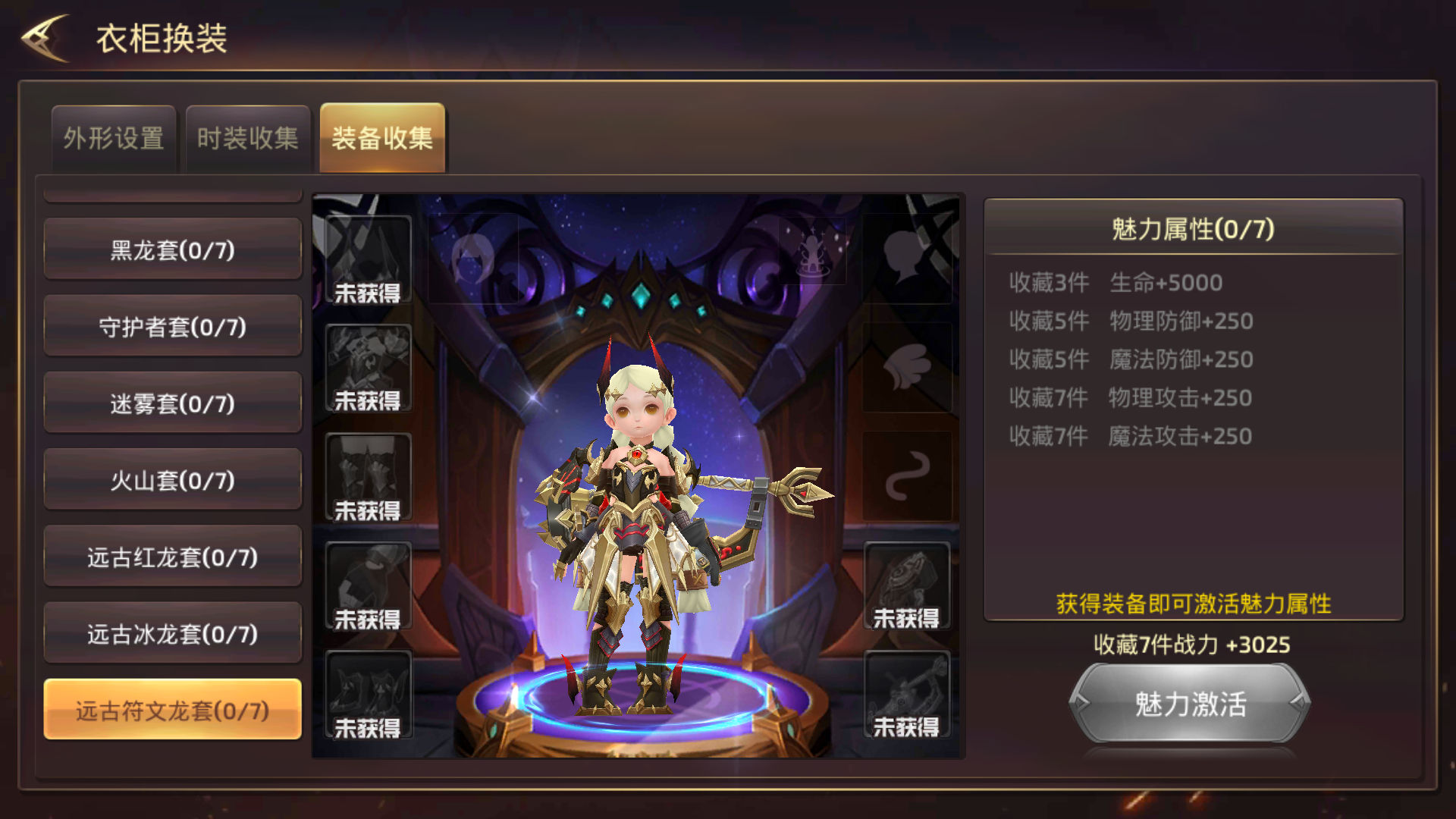Select the 远古冰龙套 entry
The image size is (1456, 819).
click(173, 634)
